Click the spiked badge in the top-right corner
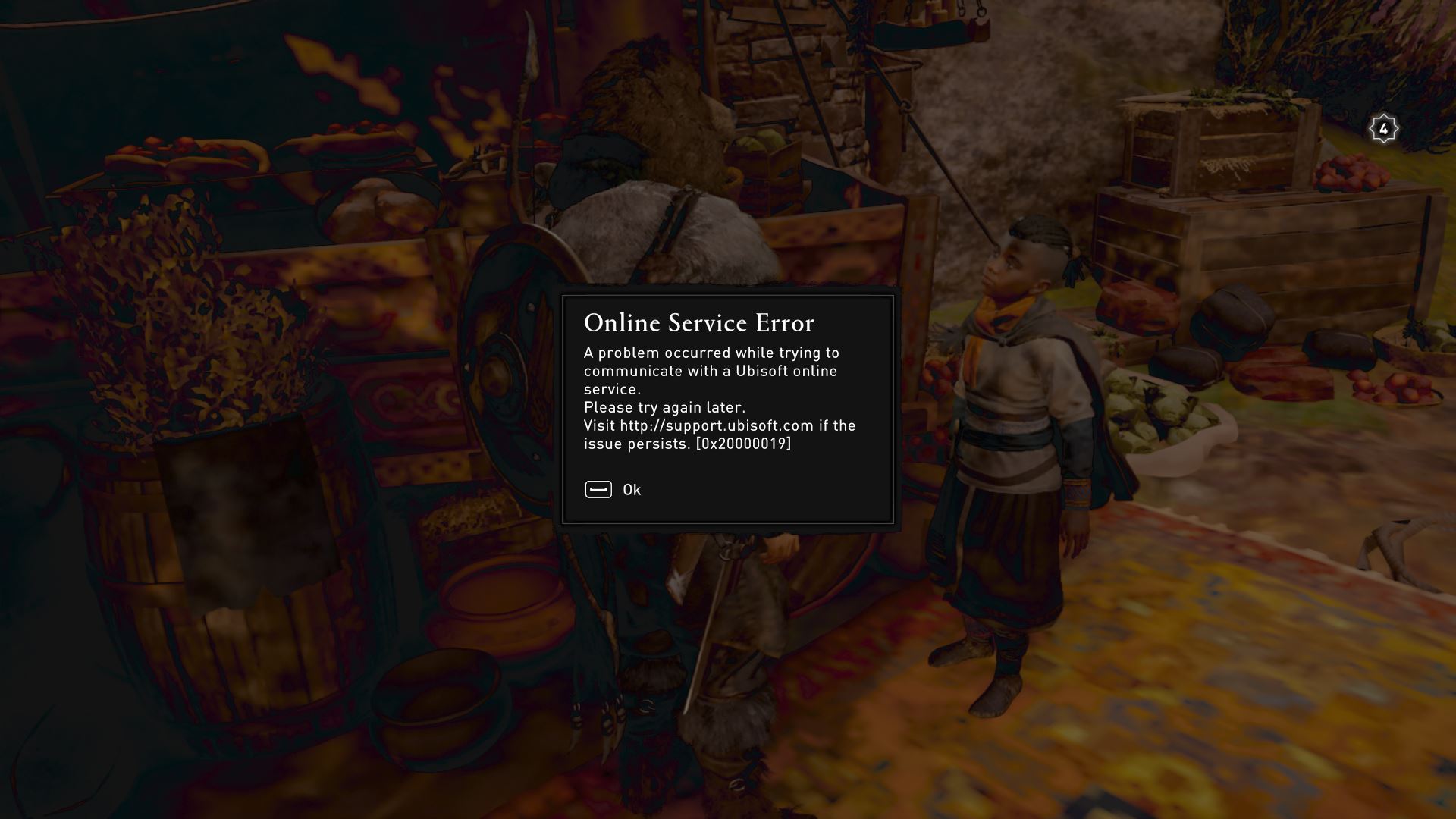This screenshot has height=819, width=1456. [1384, 129]
